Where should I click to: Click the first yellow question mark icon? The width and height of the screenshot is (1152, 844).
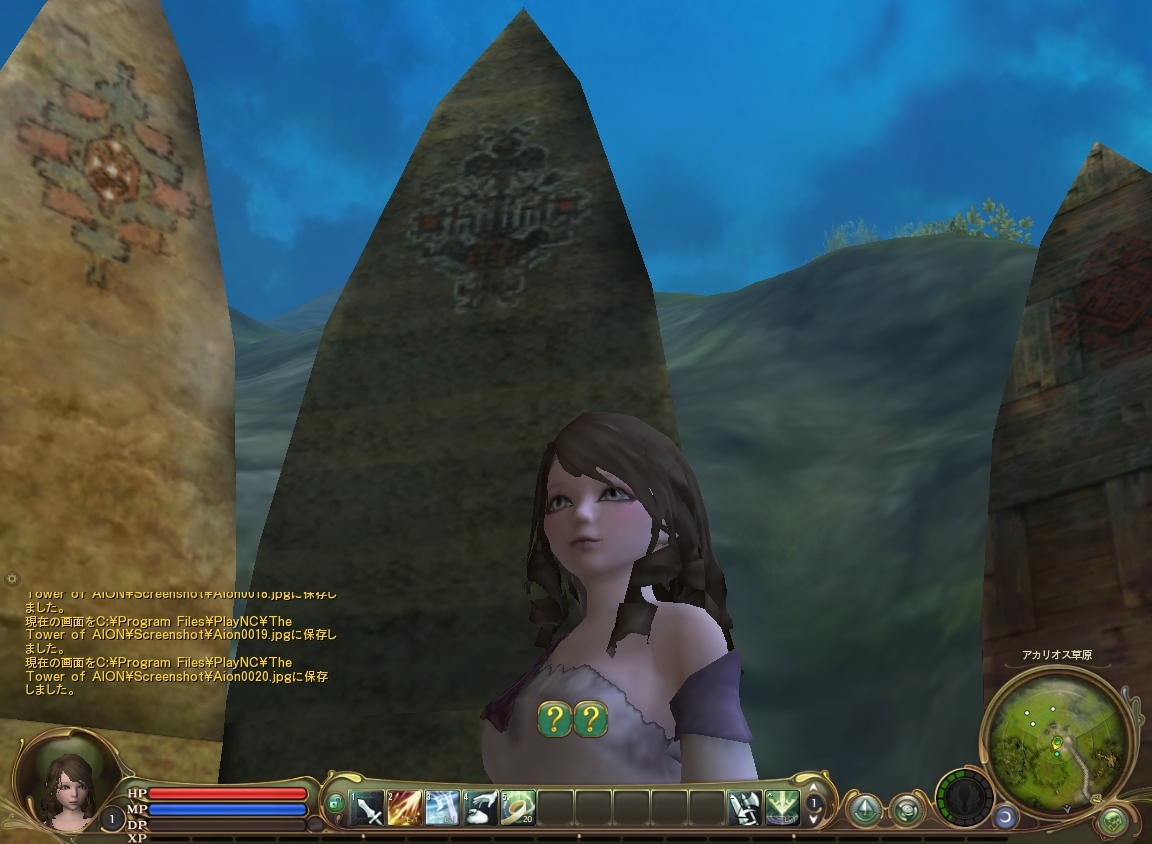tap(555, 718)
